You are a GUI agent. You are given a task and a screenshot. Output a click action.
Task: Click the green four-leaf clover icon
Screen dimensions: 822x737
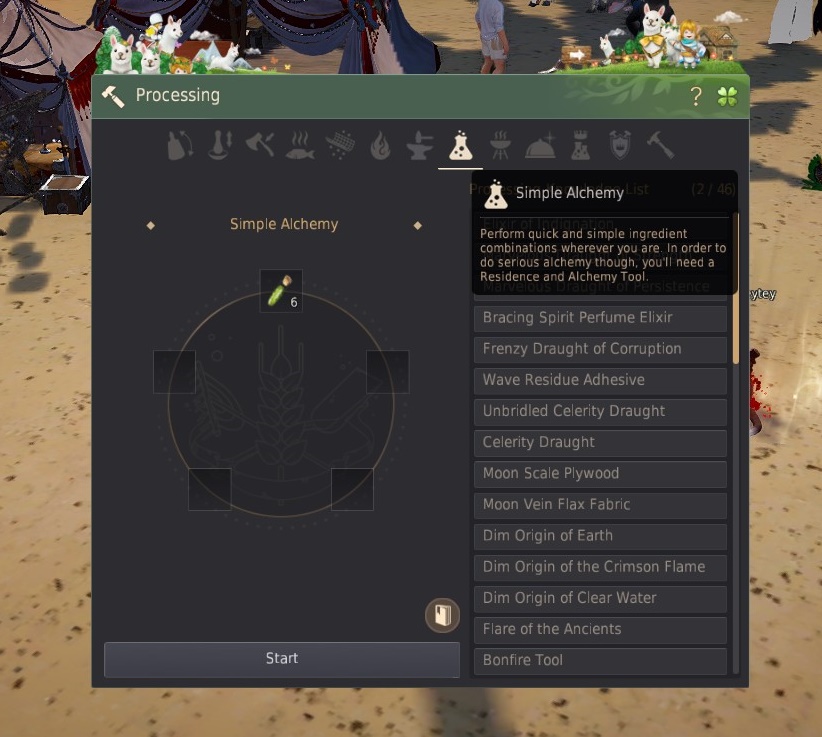click(x=727, y=97)
